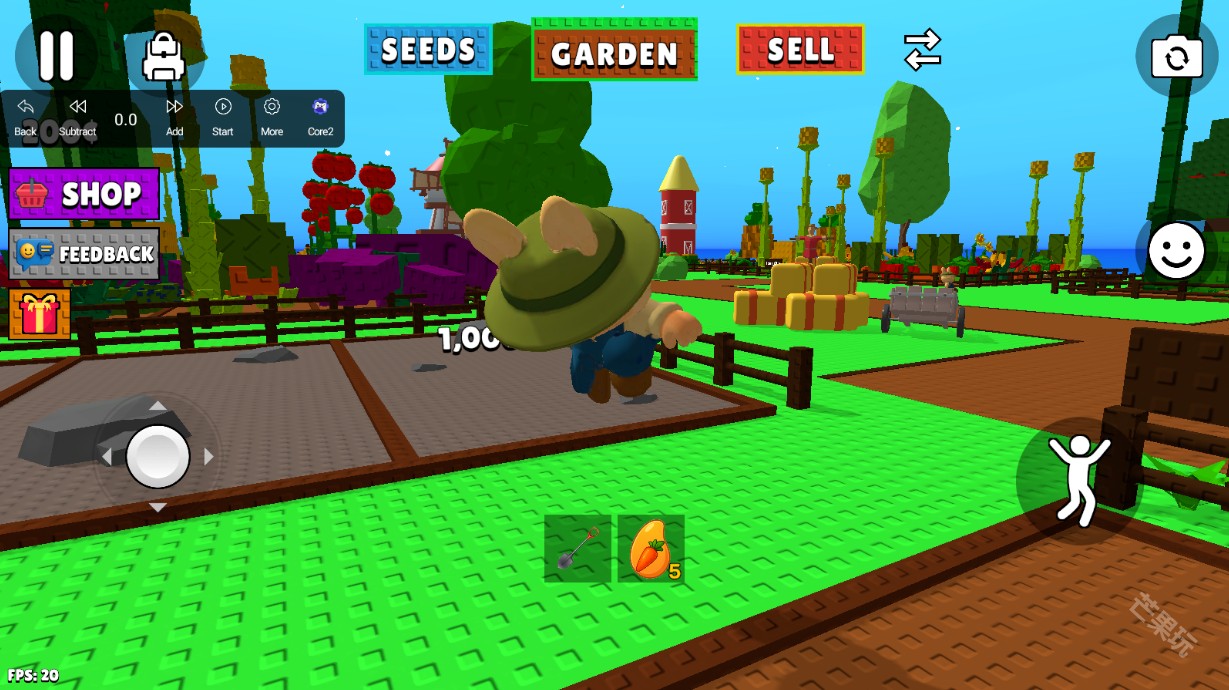Open the smiley emote menu

tap(1175, 250)
